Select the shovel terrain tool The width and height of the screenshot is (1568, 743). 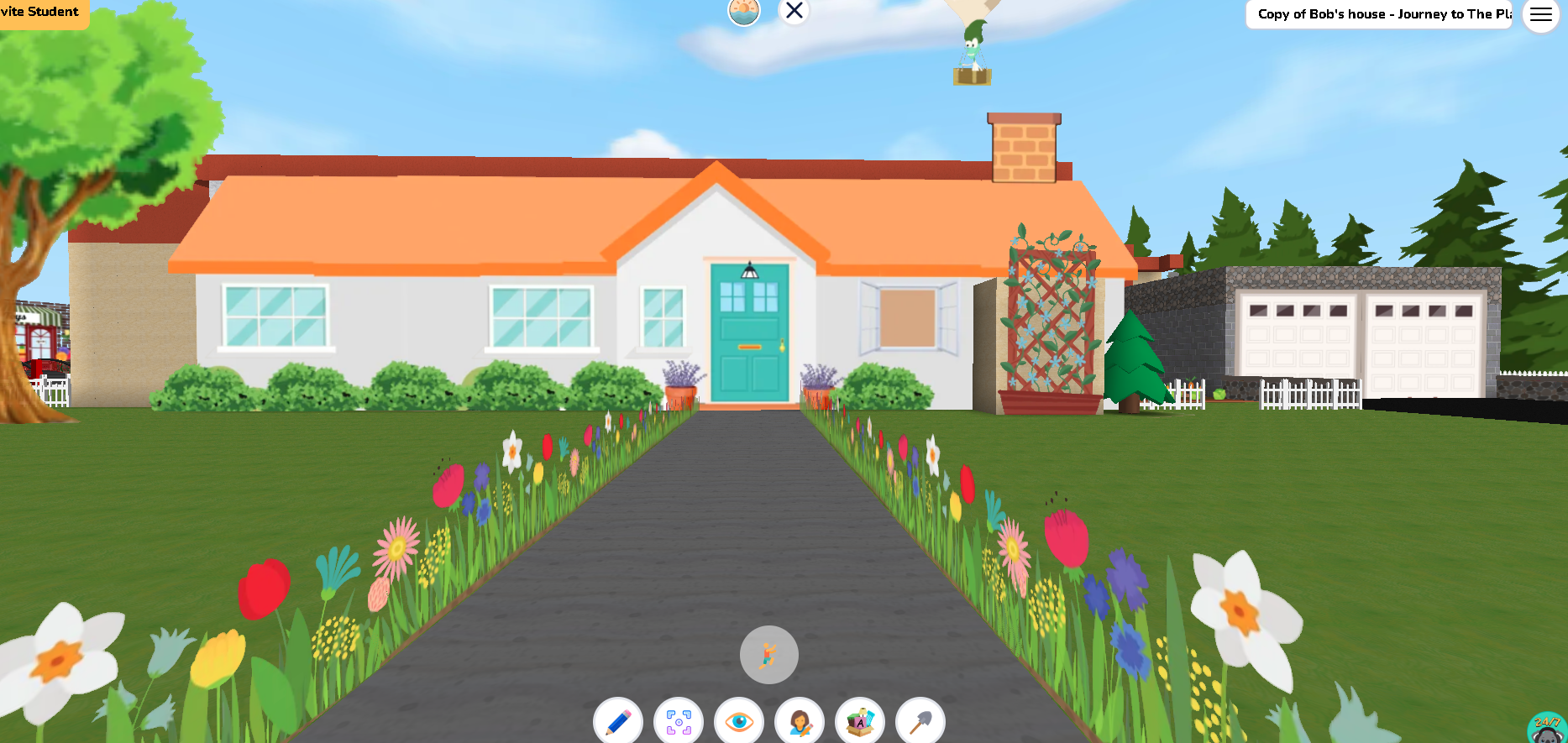point(920,720)
